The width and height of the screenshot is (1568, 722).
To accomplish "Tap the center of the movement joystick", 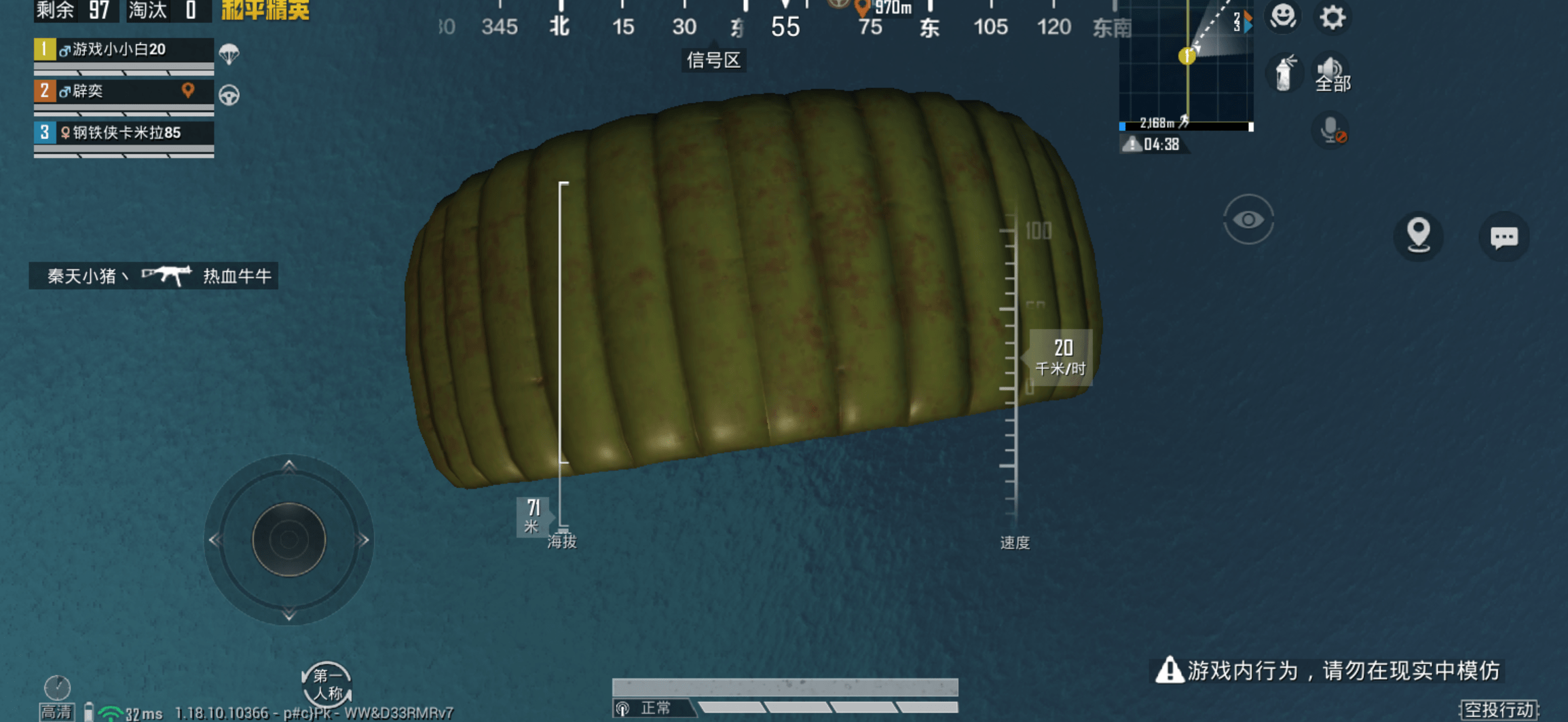I will coord(289,539).
